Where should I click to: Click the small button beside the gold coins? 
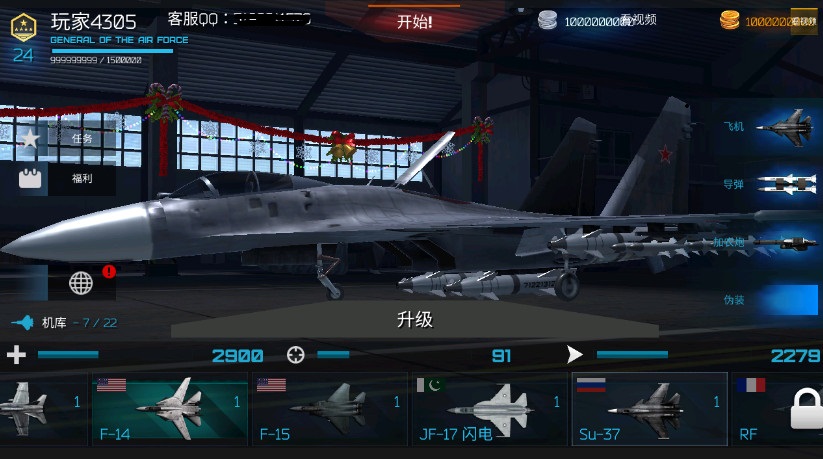pos(804,20)
